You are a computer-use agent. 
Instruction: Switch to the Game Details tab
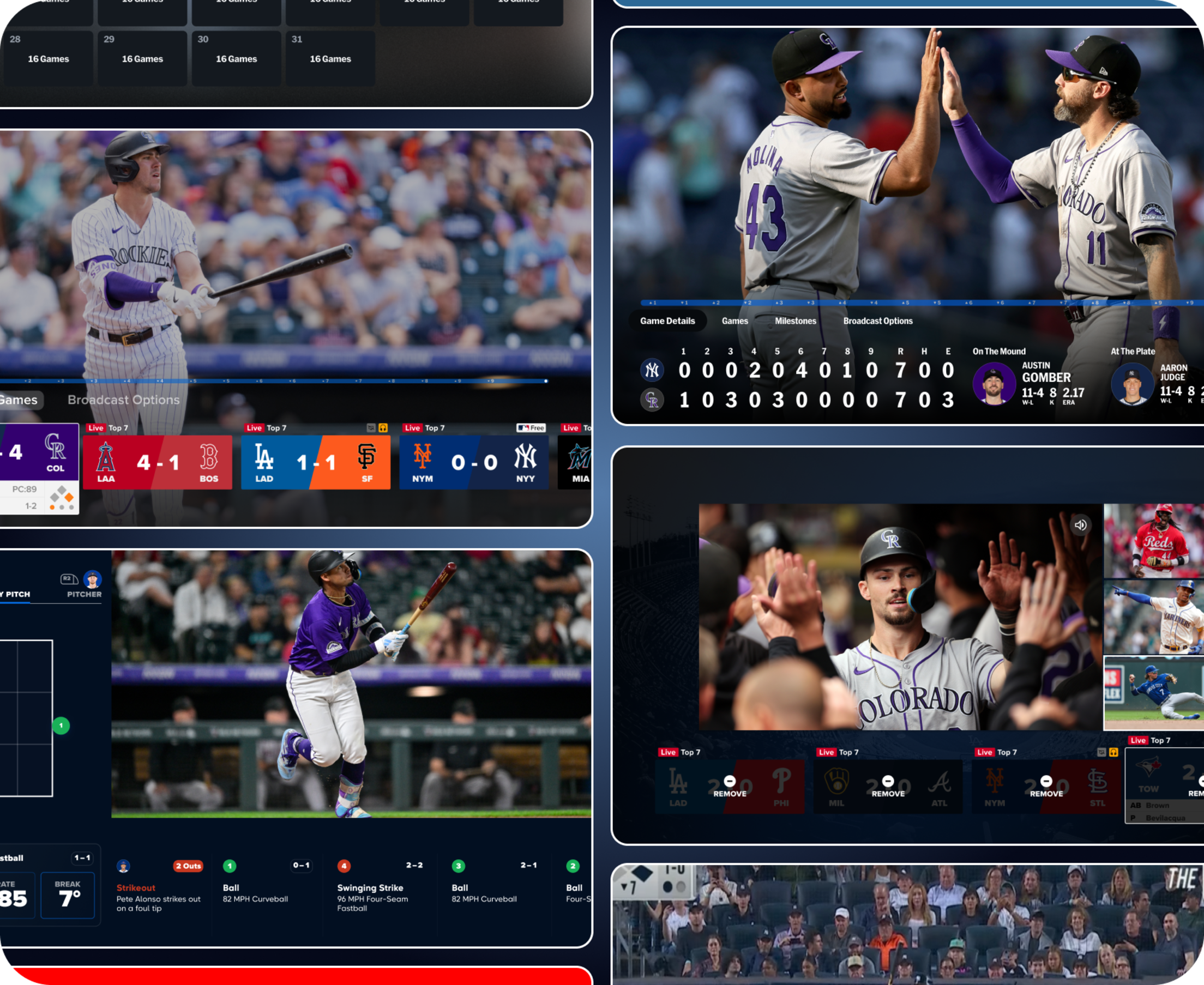[x=667, y=321]
